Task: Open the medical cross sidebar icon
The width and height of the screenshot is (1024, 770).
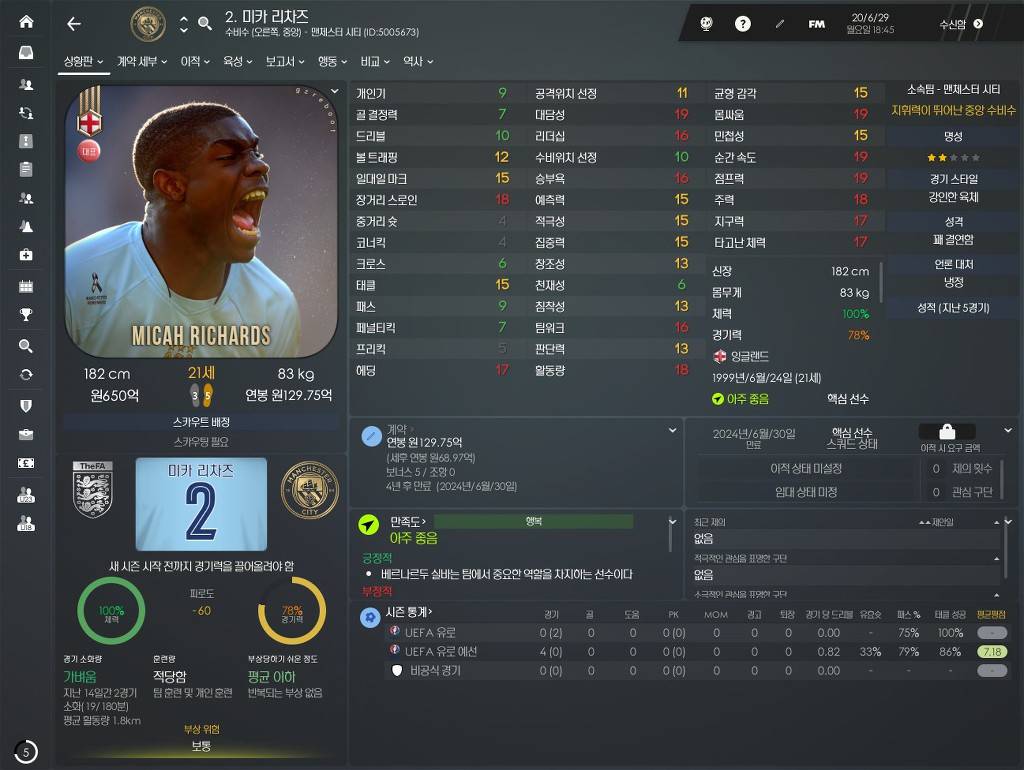Action: (x=26, y=255)
